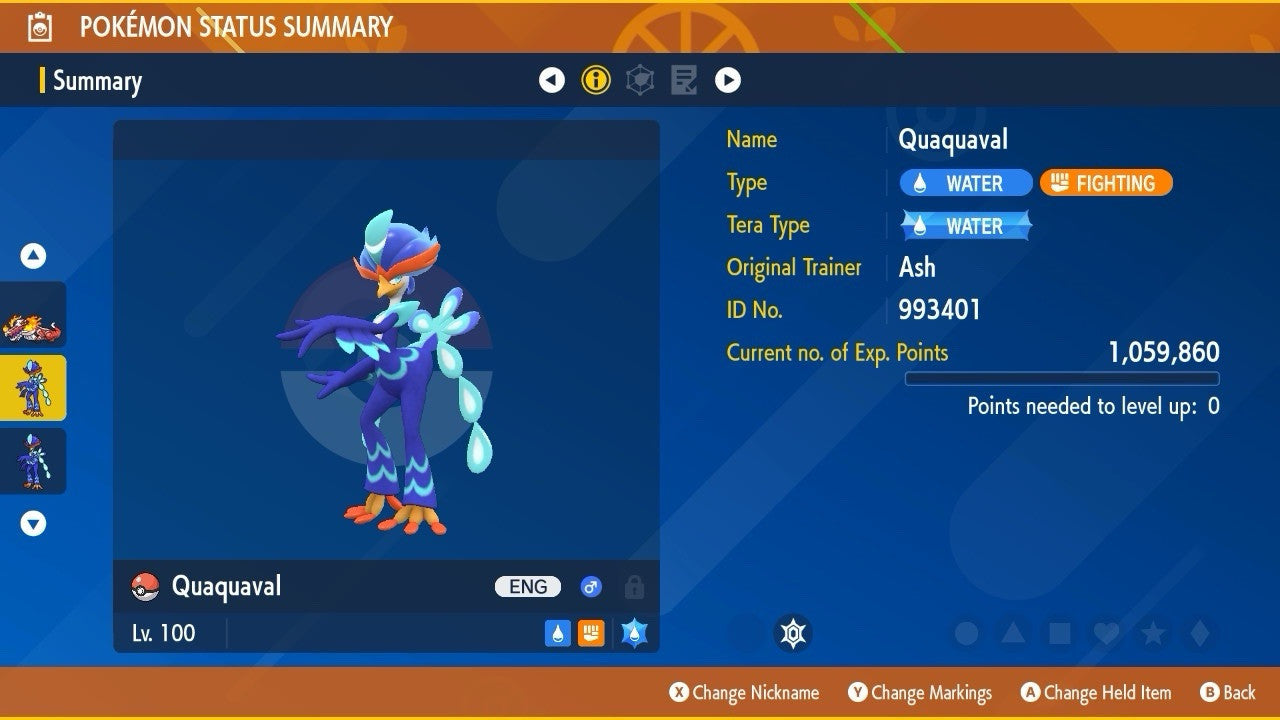The width and height of the screenshot is (1280, 720).
Task: Toggle the heart marking
Action: point(1106,633)
